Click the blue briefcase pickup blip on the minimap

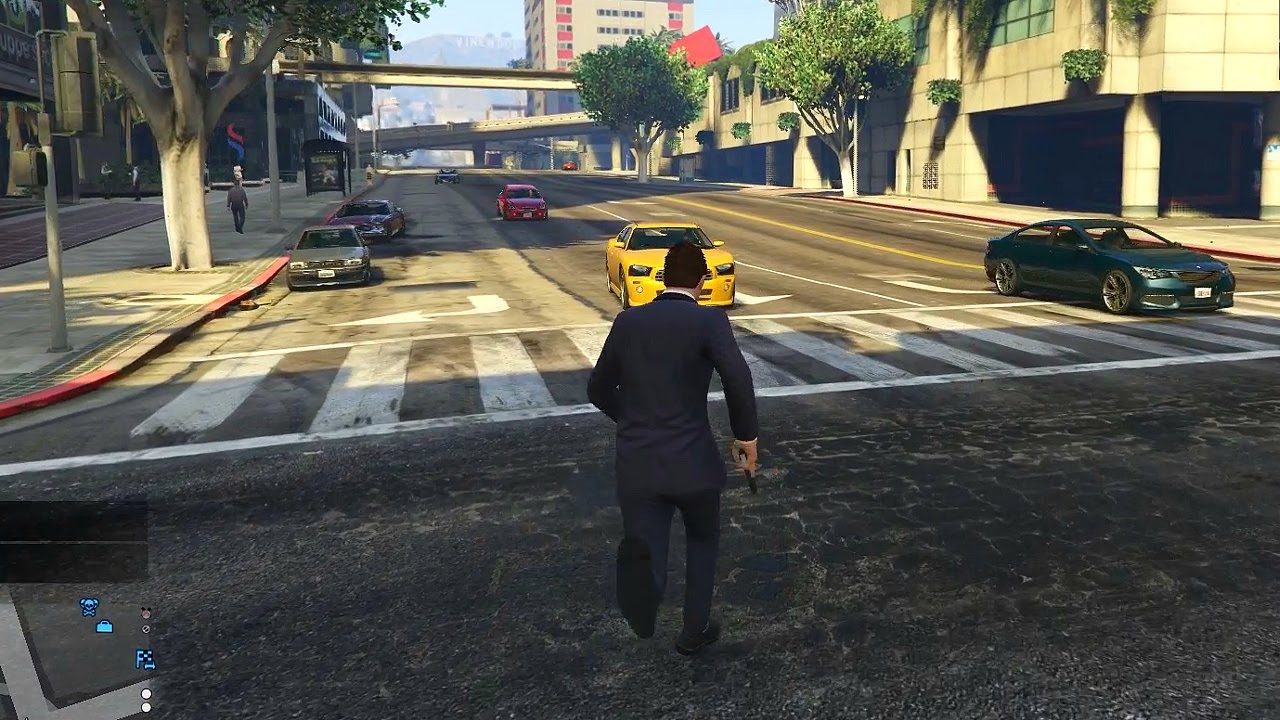coord(104,624)
